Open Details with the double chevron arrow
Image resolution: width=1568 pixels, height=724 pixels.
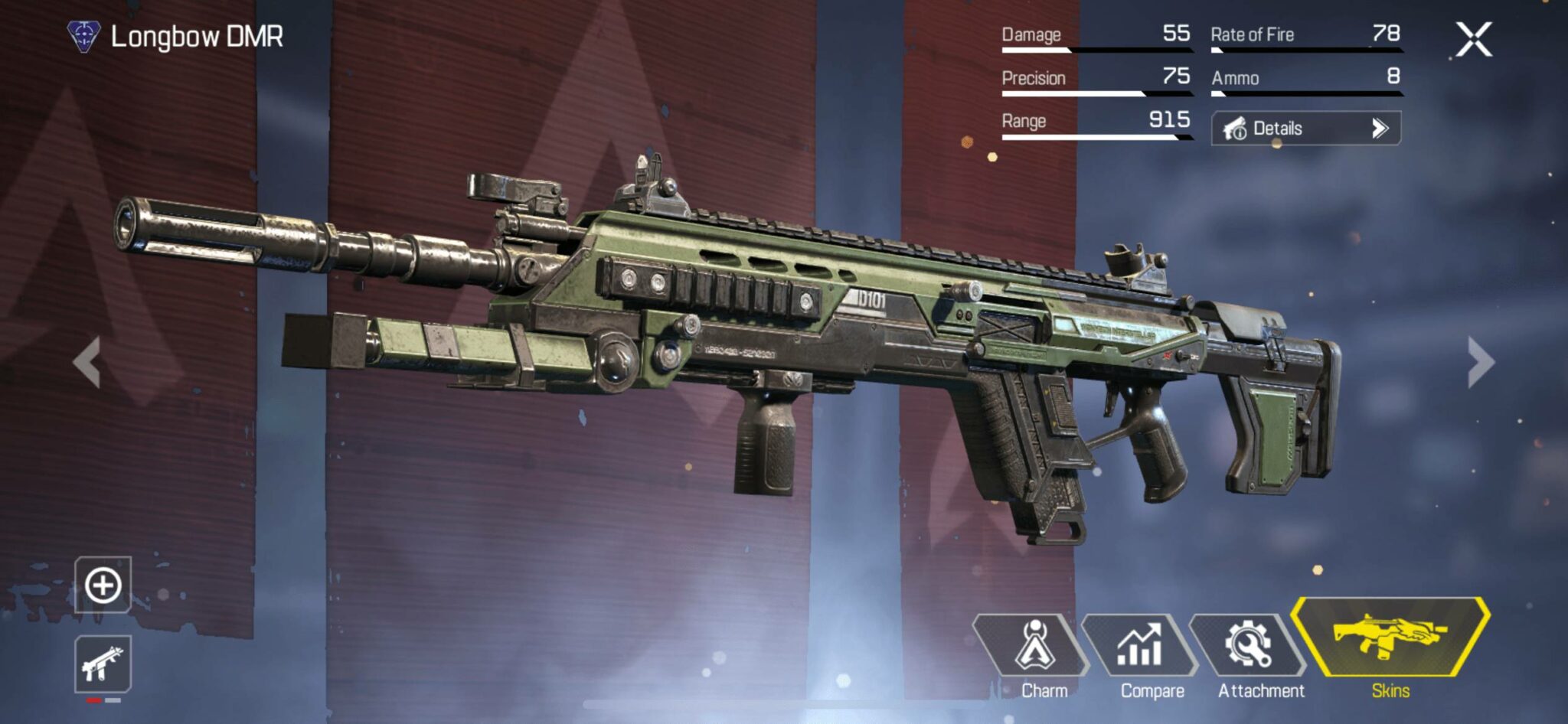pyautogui.click(x=1379, y=128)
